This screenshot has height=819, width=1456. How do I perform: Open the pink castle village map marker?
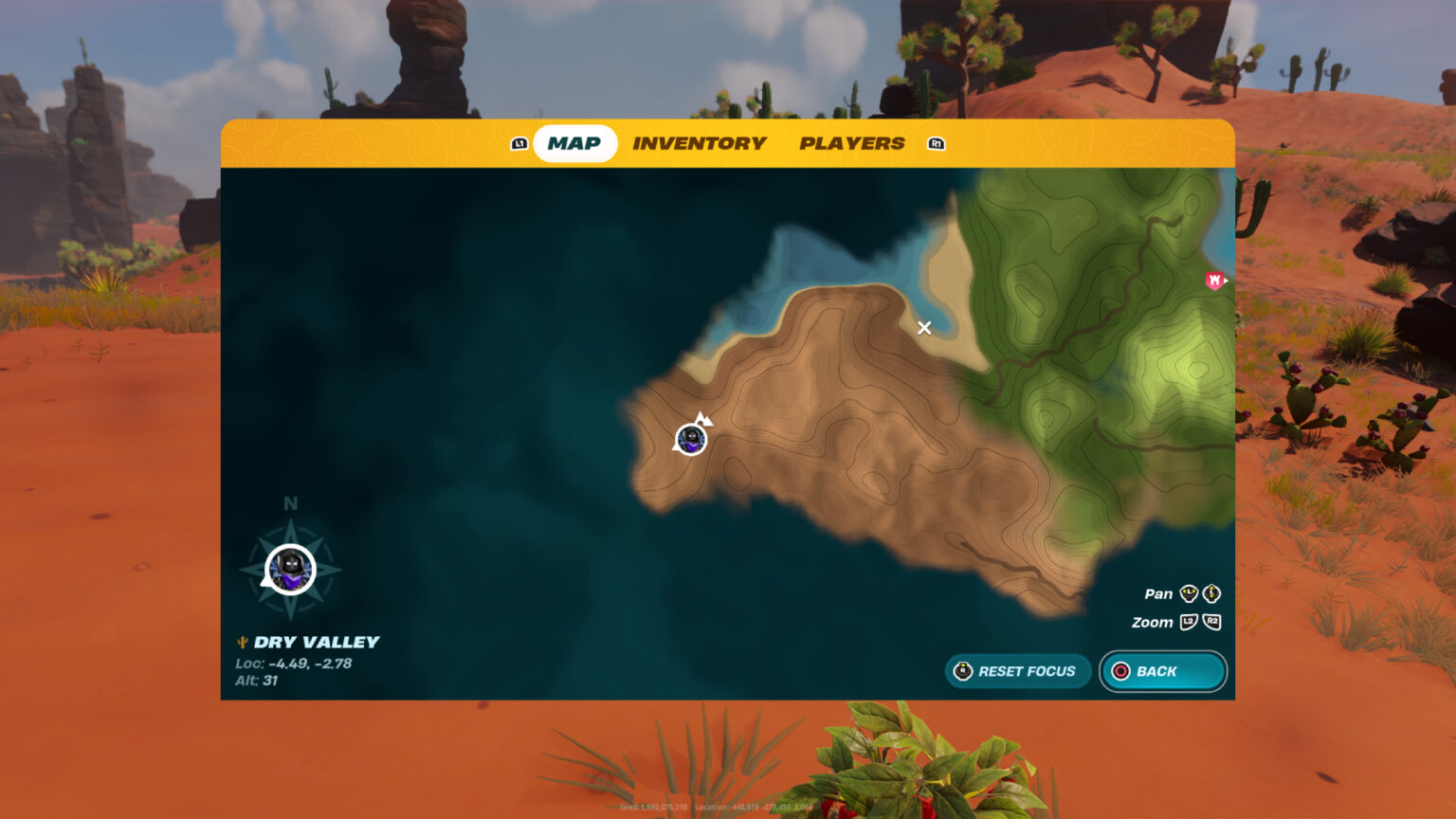(x=1213, y=281)
